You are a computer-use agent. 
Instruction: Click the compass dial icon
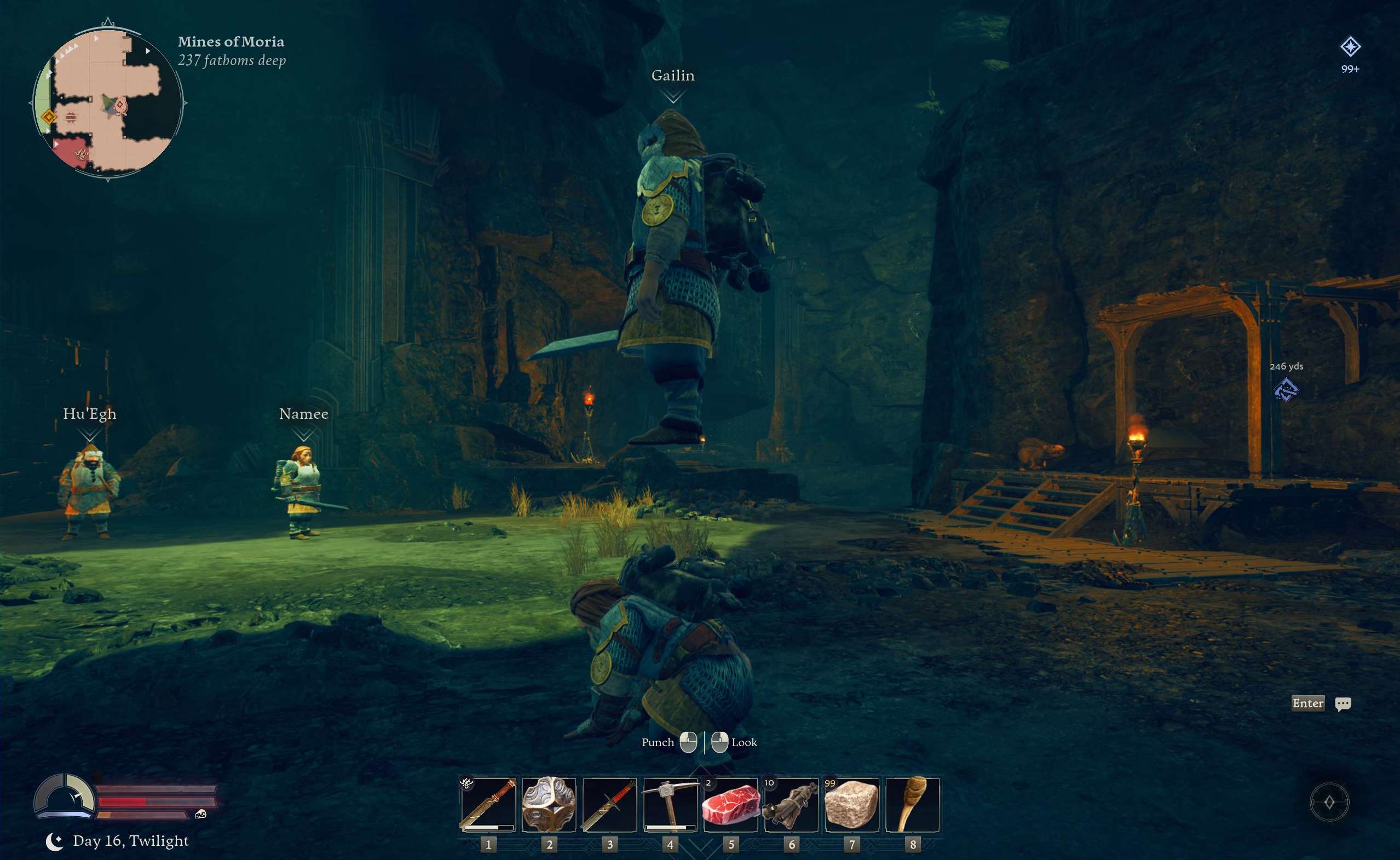coord(1329,802)
